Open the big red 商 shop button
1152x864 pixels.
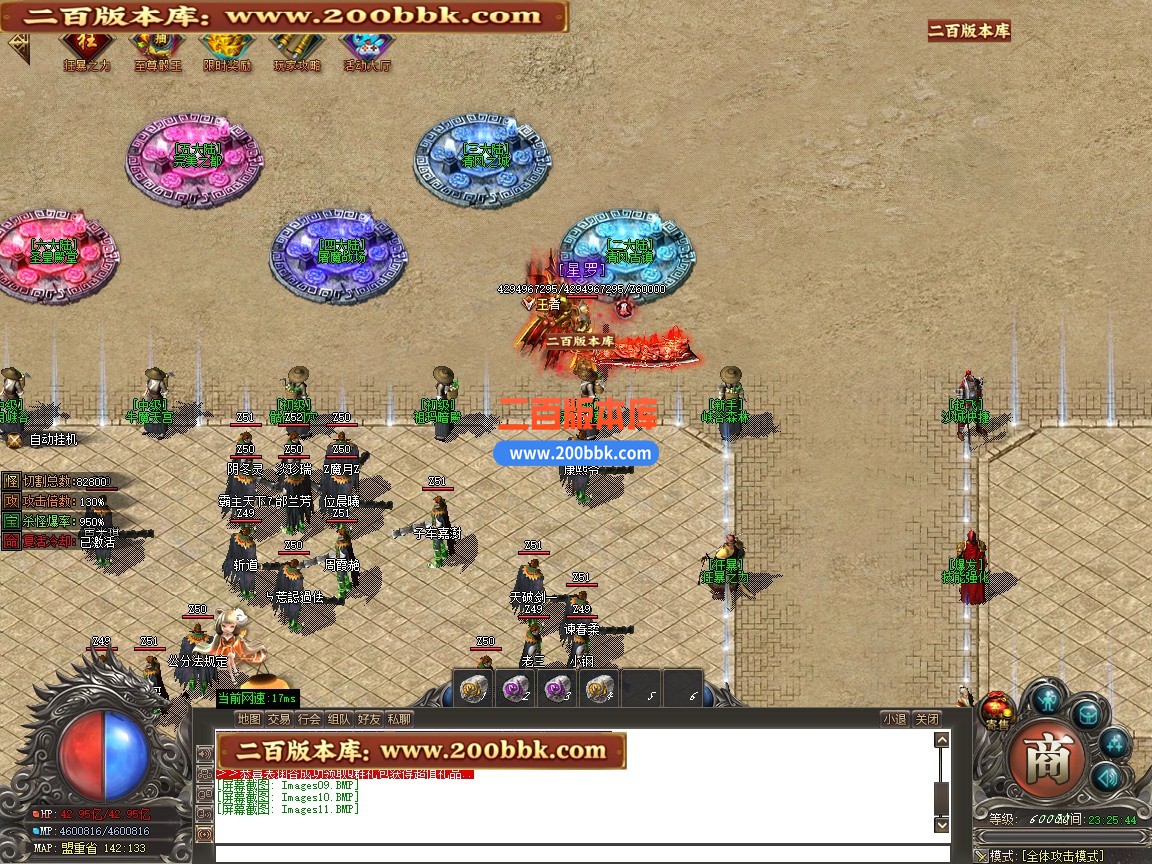point(1046,759)
